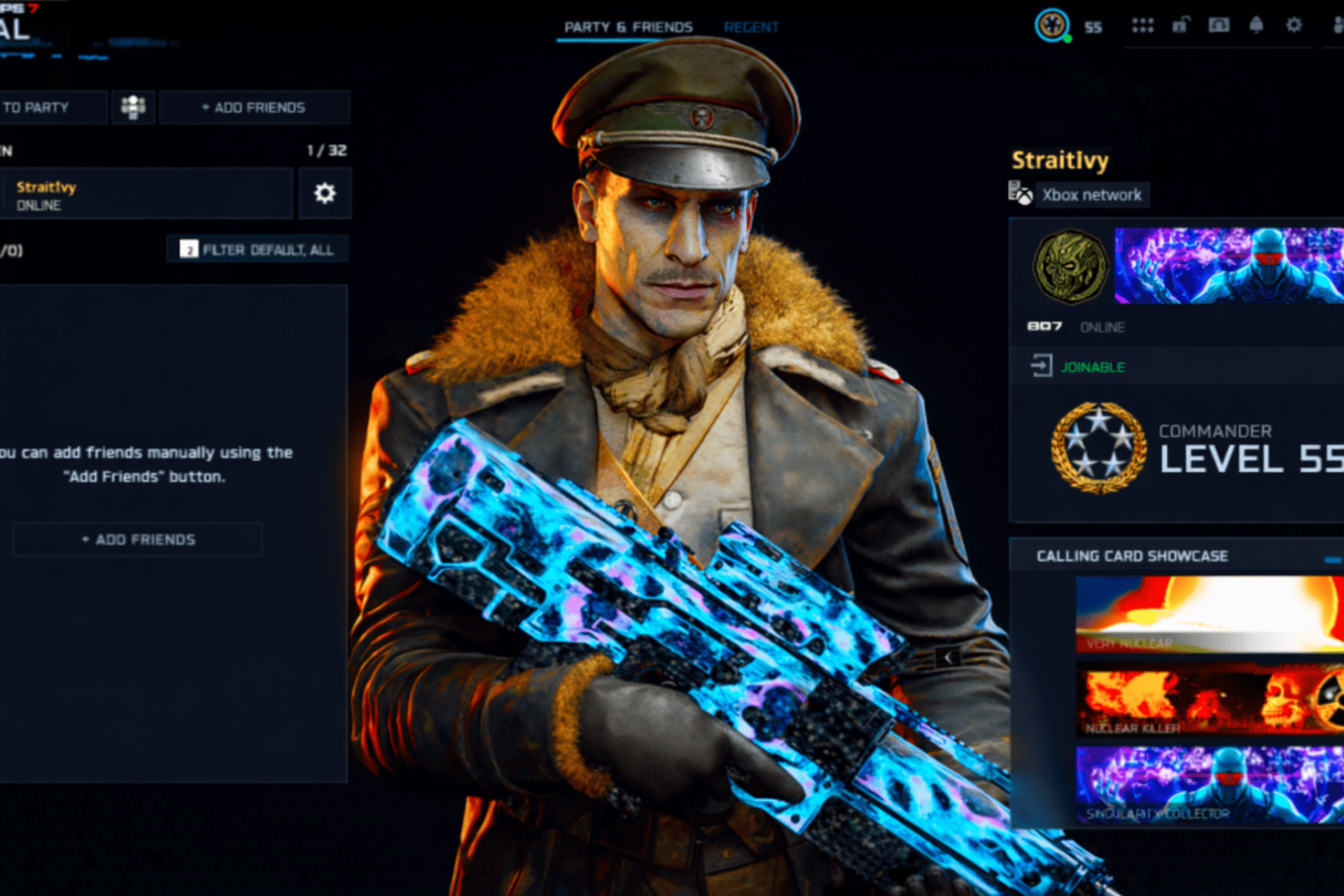The height and width of the screenshot is (896, 1344).
Task: Show notifications with the bell icon
Action: point(1256,26)
